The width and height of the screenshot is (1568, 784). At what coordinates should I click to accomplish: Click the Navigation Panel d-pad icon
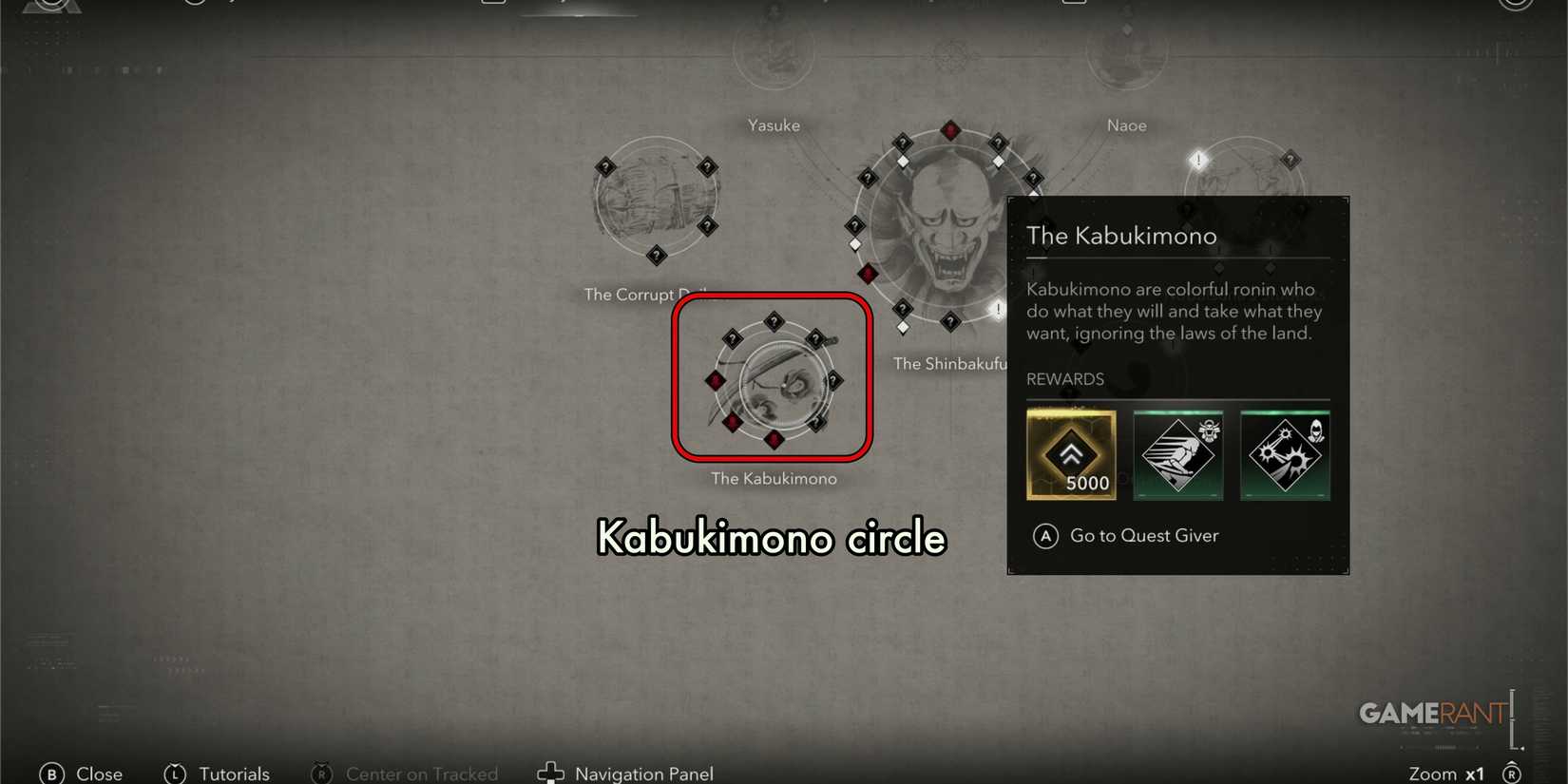[551, 773]
